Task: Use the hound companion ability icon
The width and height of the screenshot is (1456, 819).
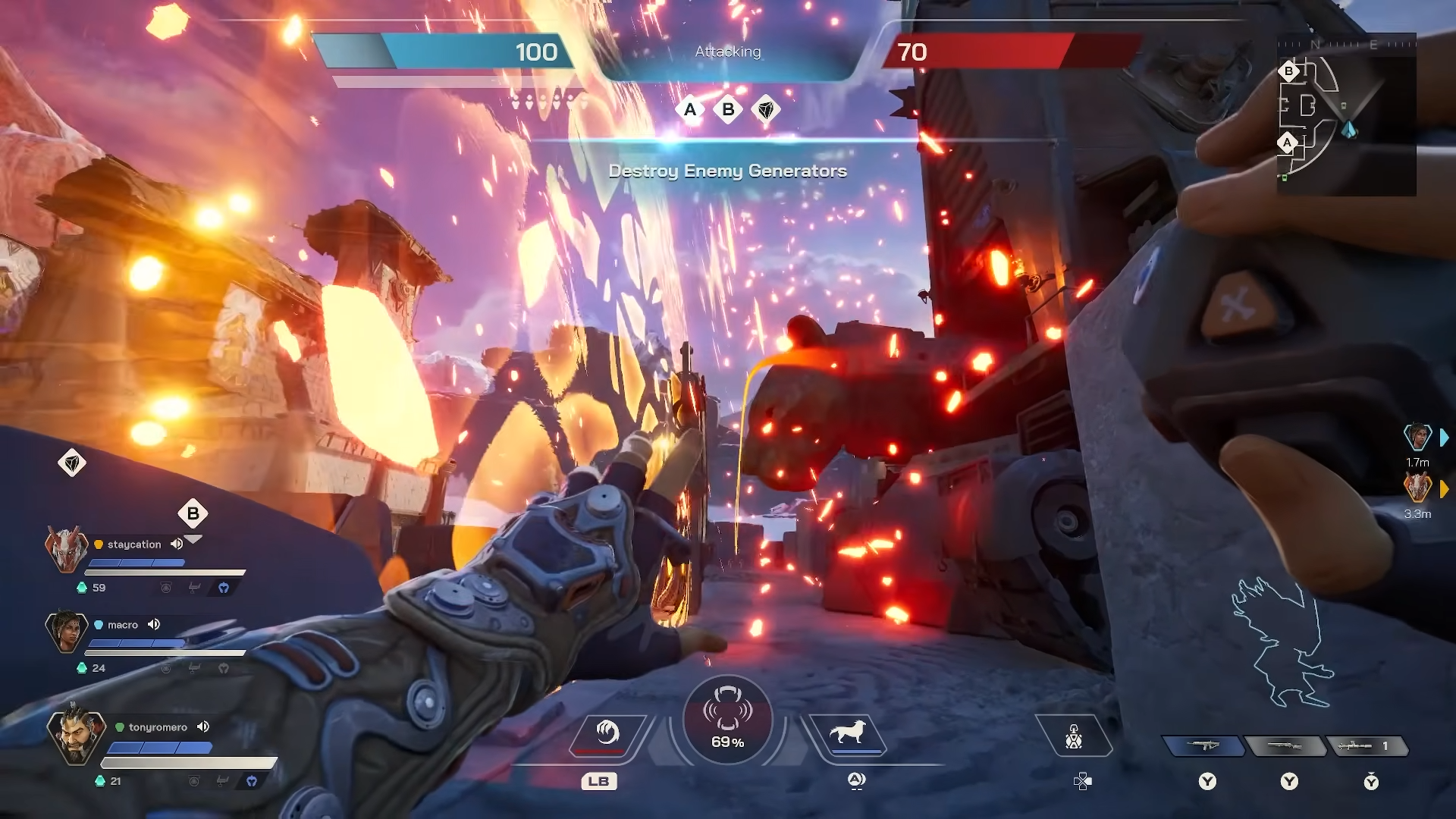Action: pos(848,733)
